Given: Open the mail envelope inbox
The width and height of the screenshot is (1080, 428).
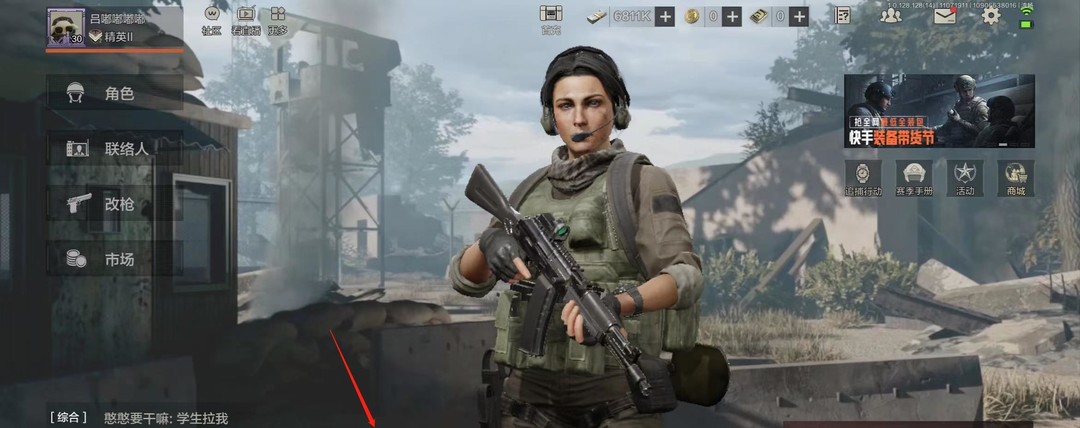Looking at the screenshot, I should click(945, 16).
